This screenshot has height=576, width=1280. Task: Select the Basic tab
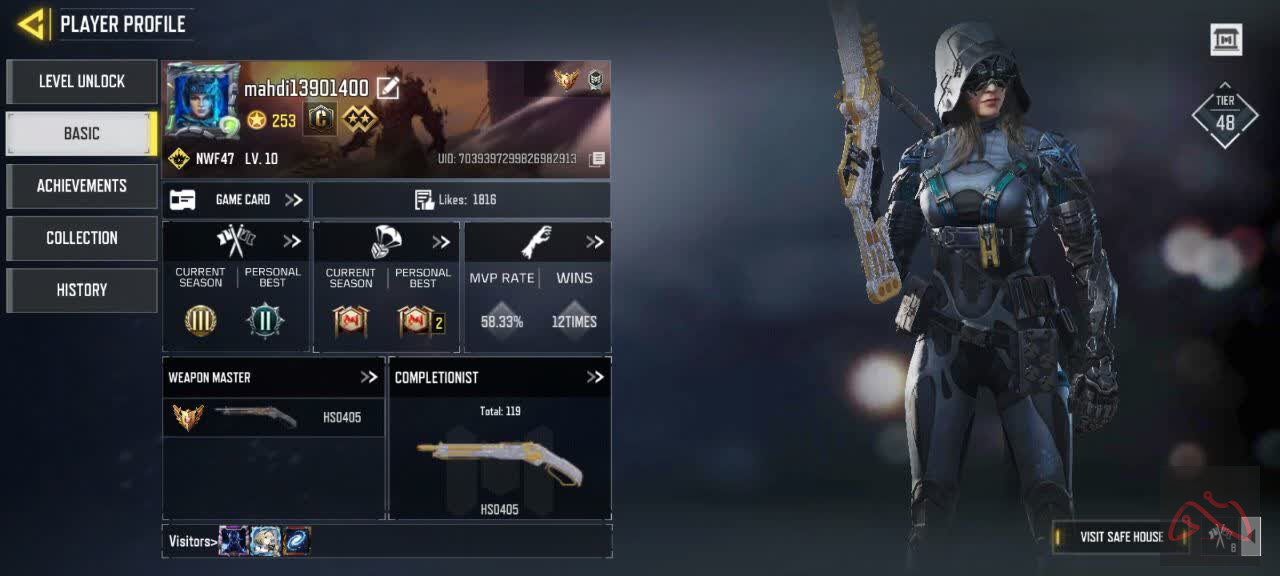[82, 134]
